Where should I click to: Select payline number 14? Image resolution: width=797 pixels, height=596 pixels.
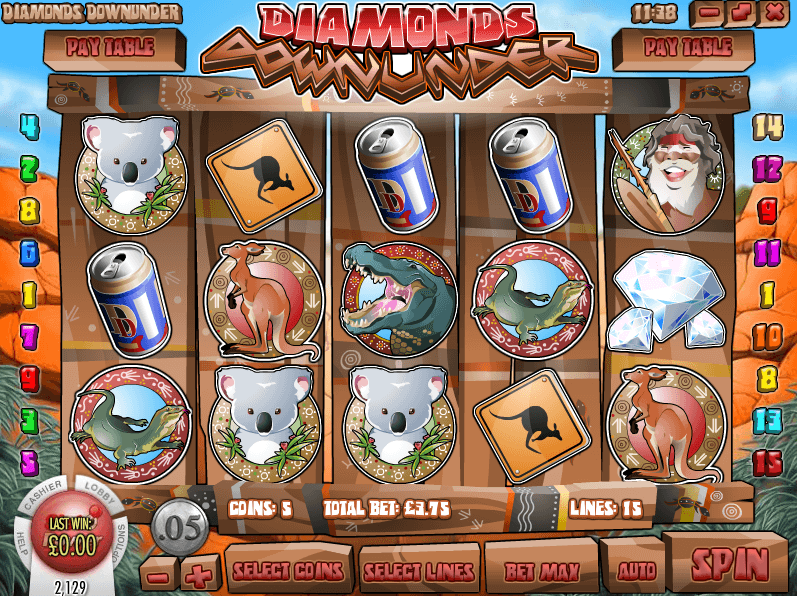[x=768, y=126]
